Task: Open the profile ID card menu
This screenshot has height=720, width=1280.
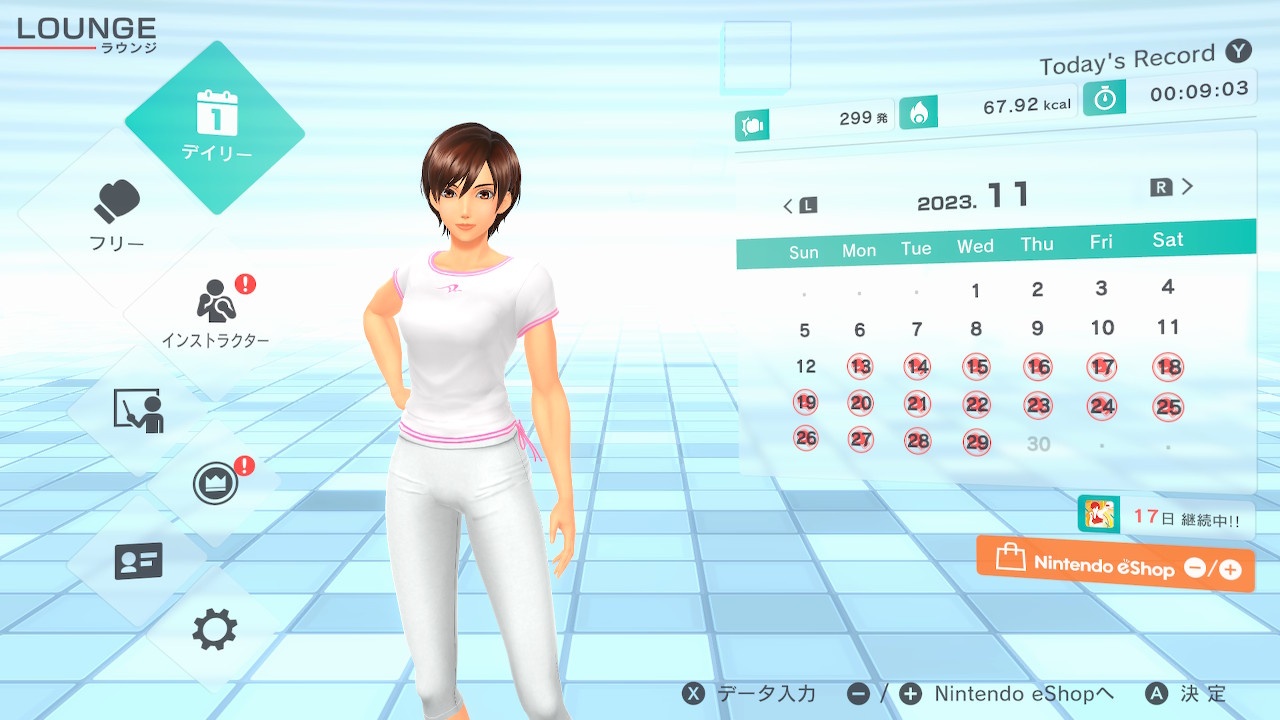Action: point(138,561)
